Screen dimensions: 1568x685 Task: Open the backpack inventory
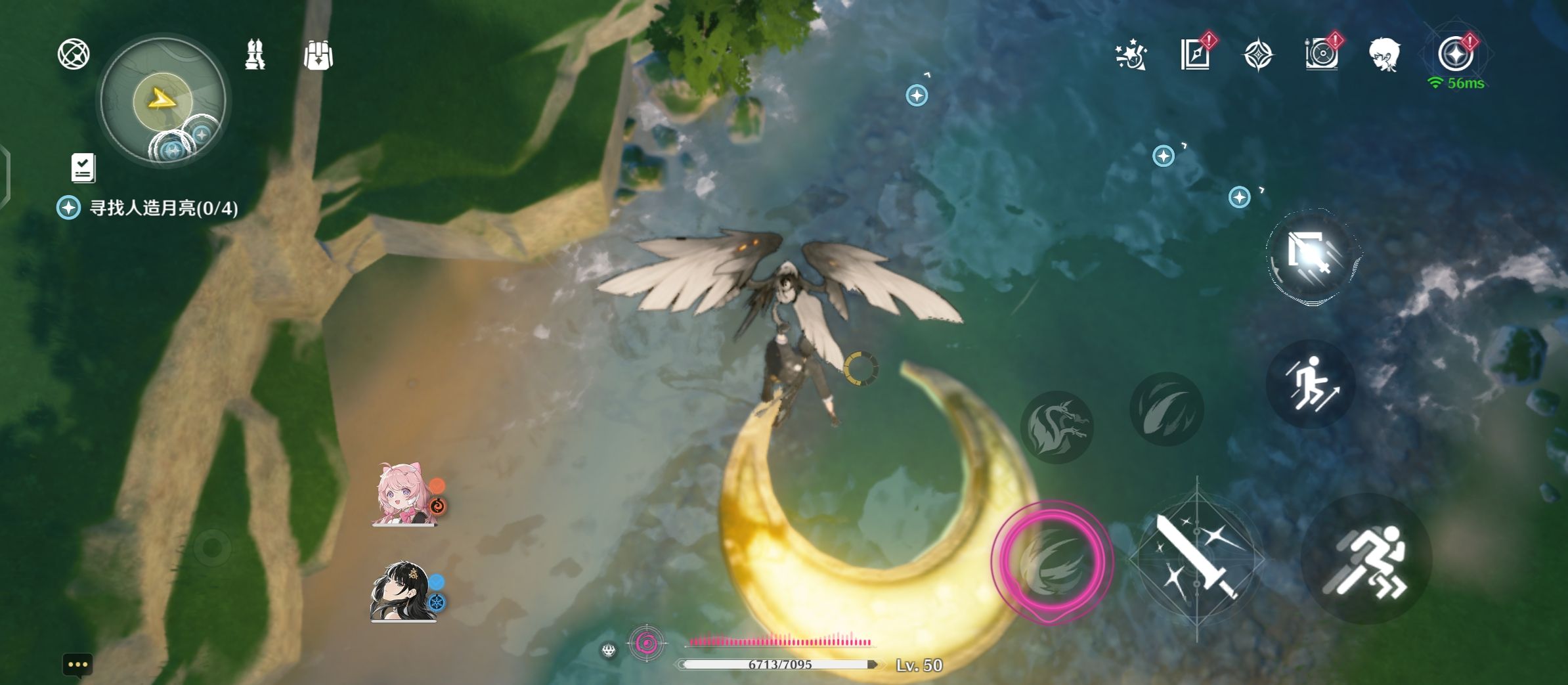click(x=318, y=55)
